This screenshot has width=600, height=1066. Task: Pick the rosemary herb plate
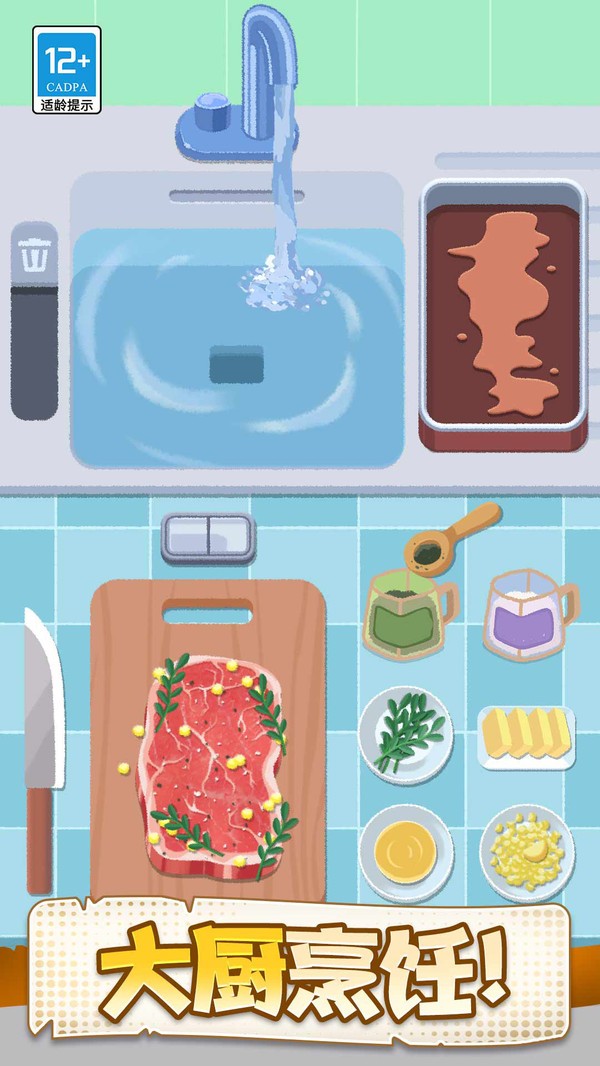click(405, 734)
